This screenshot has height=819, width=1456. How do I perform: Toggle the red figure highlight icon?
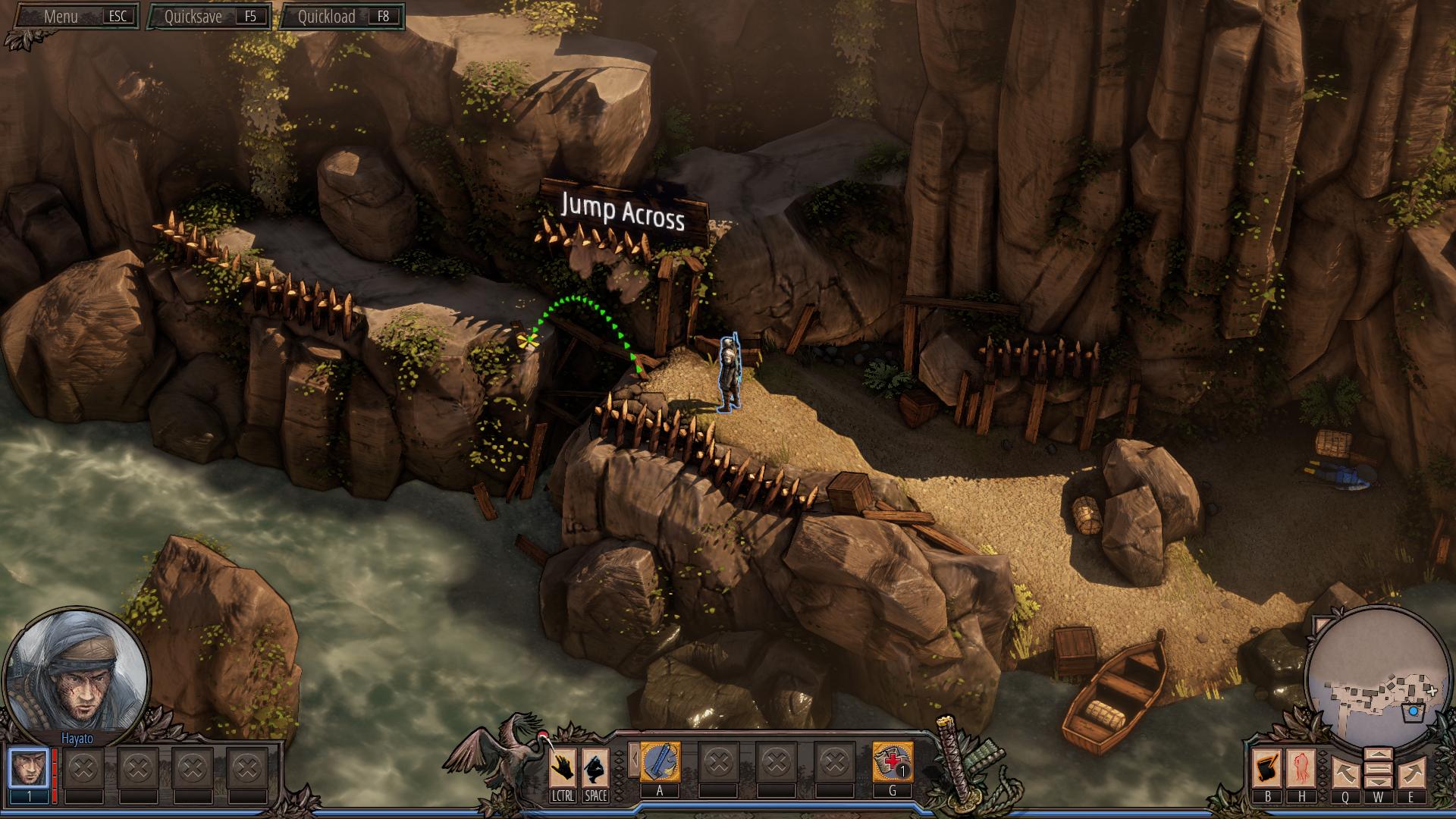(1301, 768)
